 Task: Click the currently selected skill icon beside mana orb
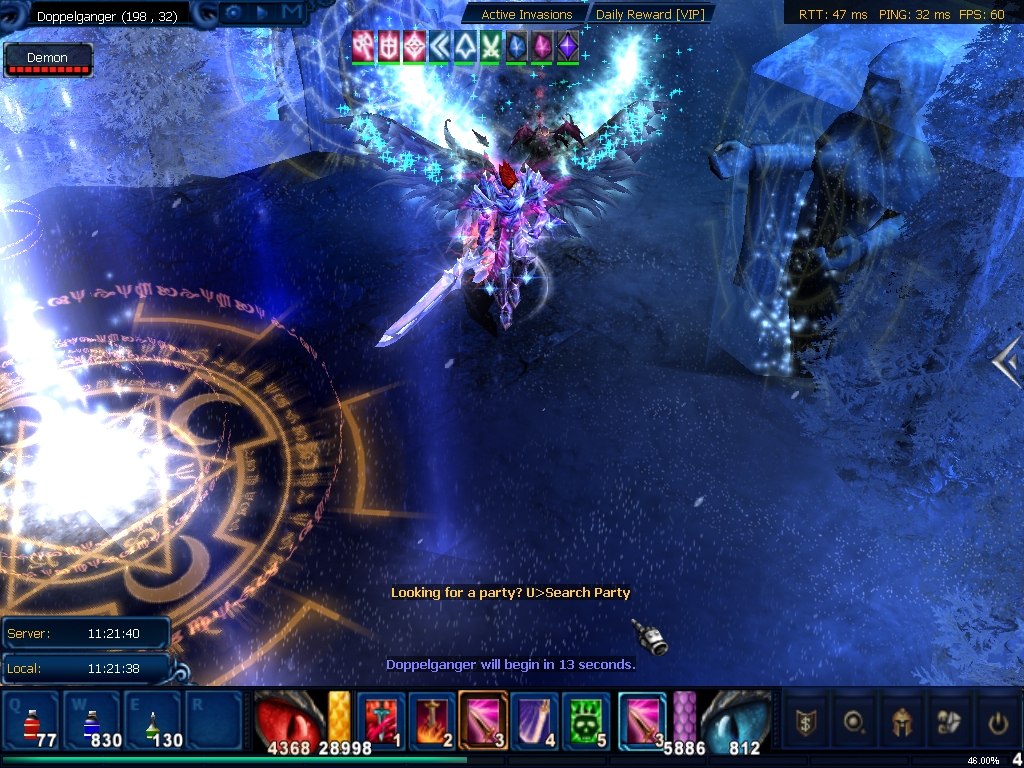pos(642,719)
